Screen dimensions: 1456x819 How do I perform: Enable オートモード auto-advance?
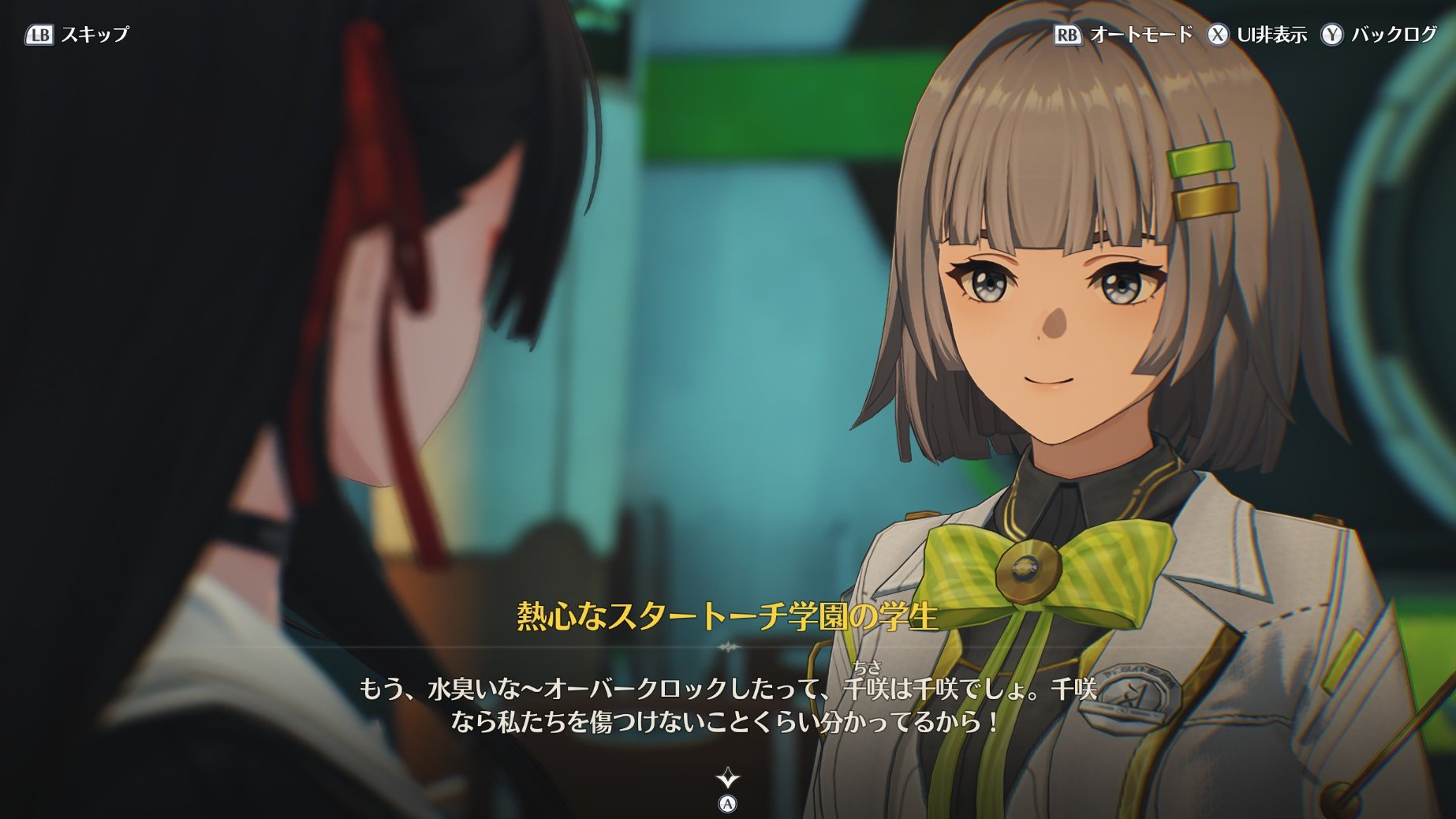click(1123, 35)
